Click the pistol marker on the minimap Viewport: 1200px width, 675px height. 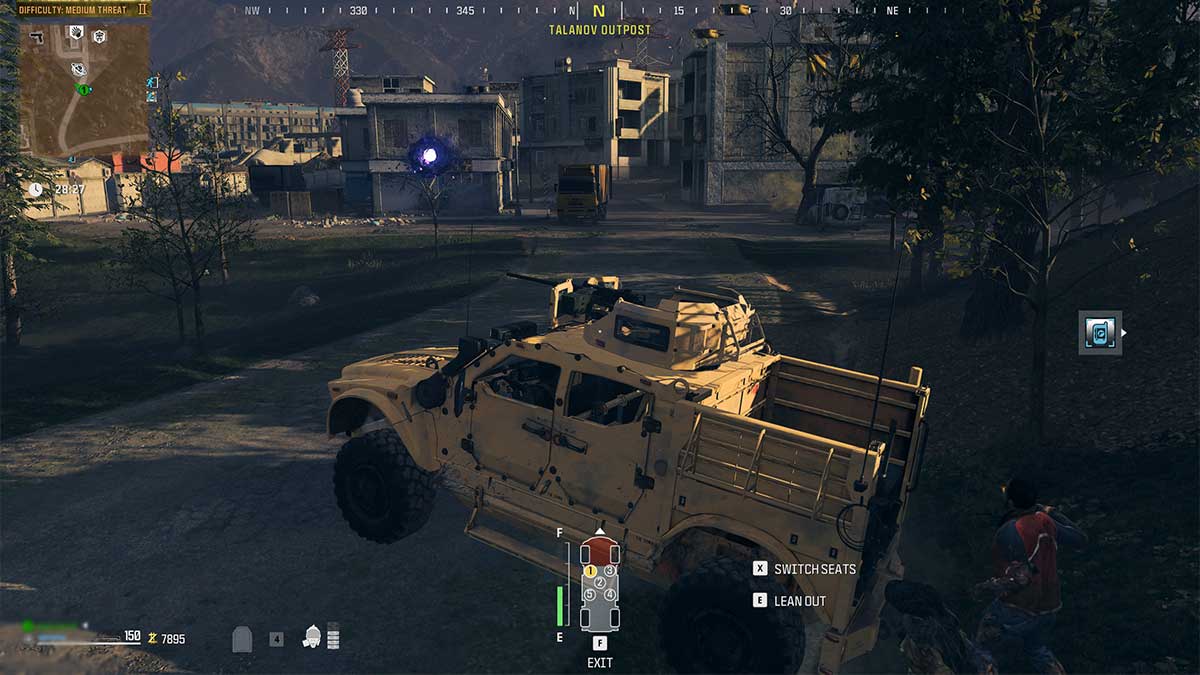pyautogui.click(x=36, y=37)
